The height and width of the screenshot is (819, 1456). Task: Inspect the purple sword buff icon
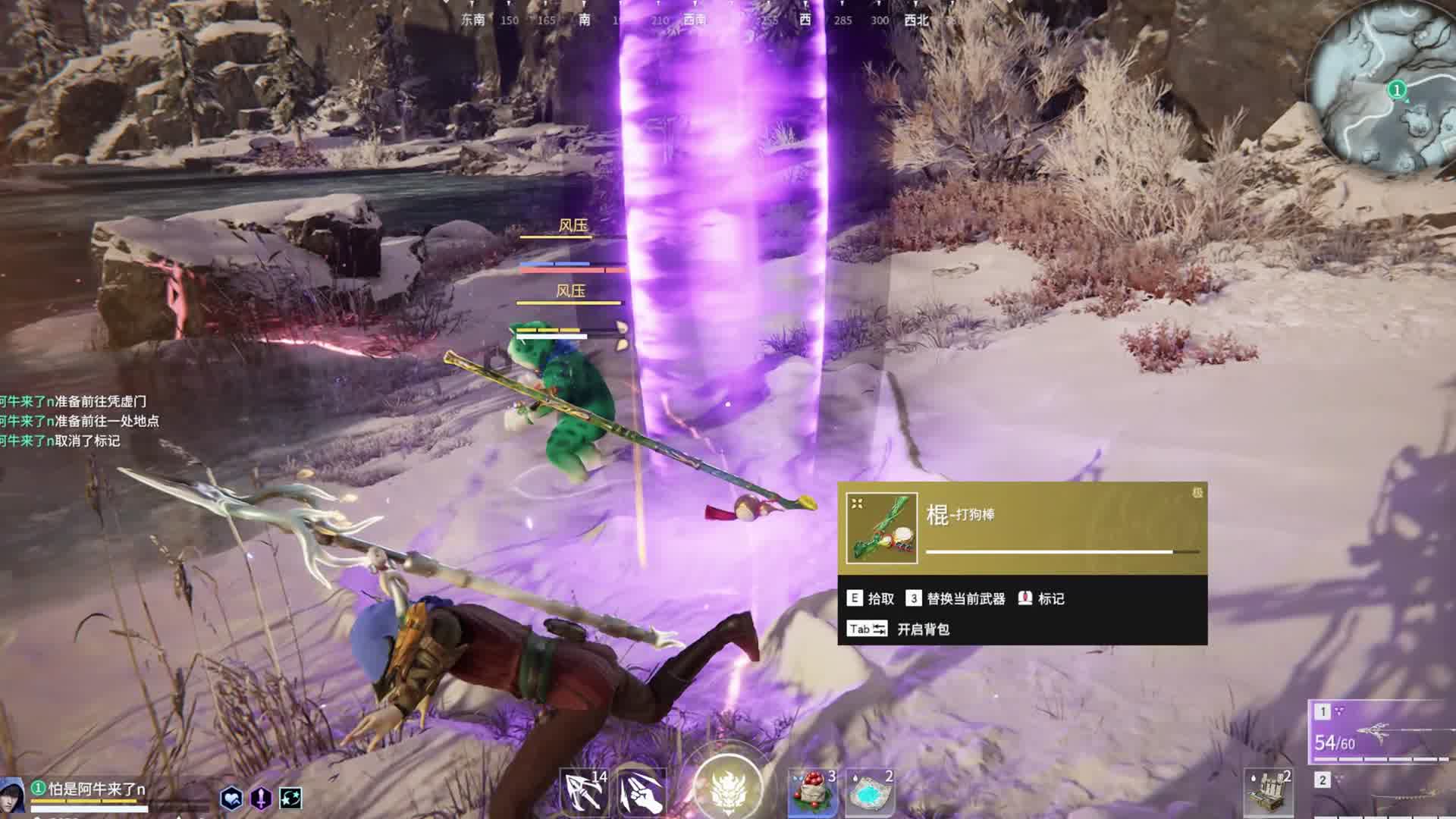click(x=261, y=798)
